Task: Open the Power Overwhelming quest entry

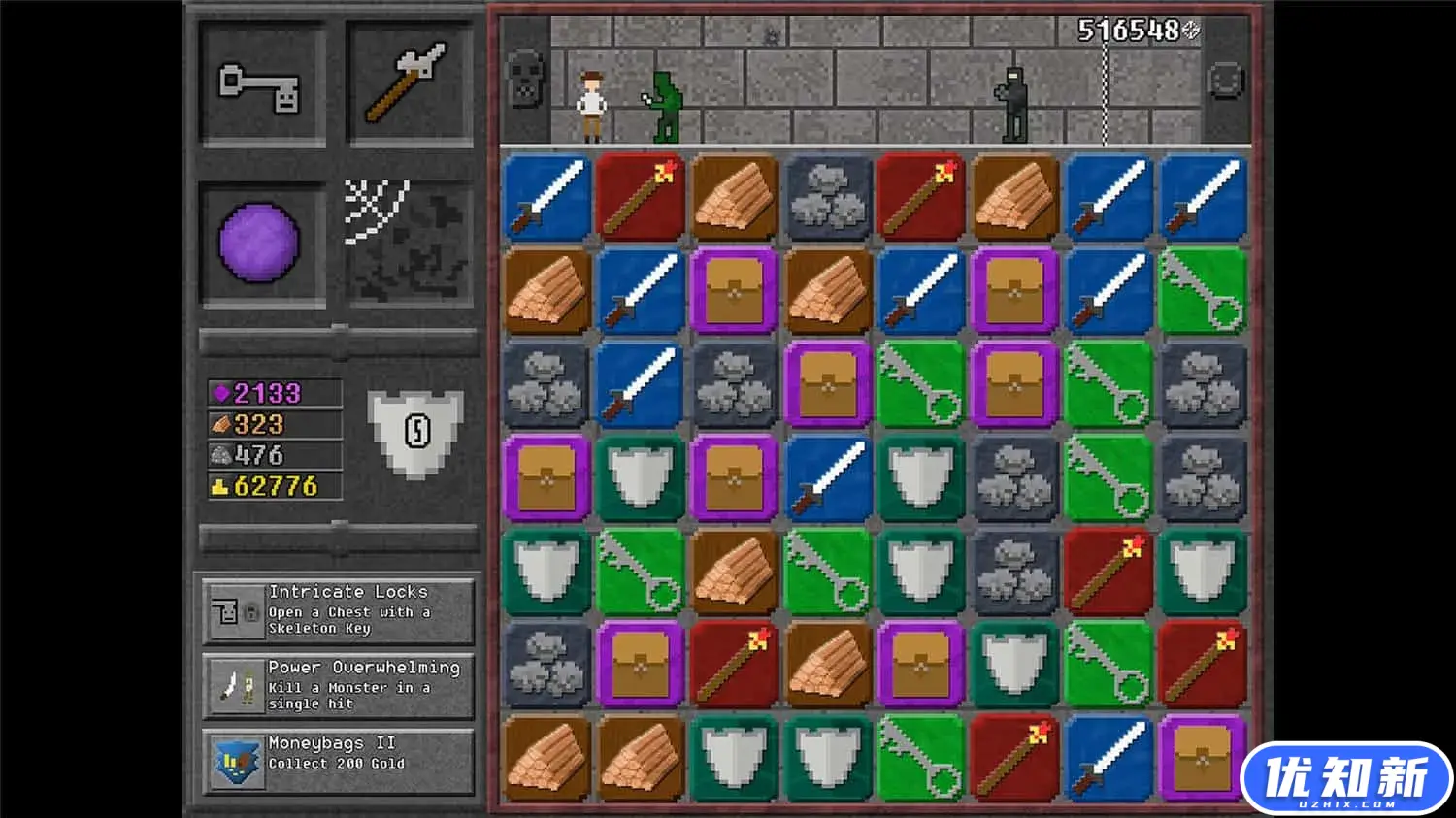Action: [338, 687]
